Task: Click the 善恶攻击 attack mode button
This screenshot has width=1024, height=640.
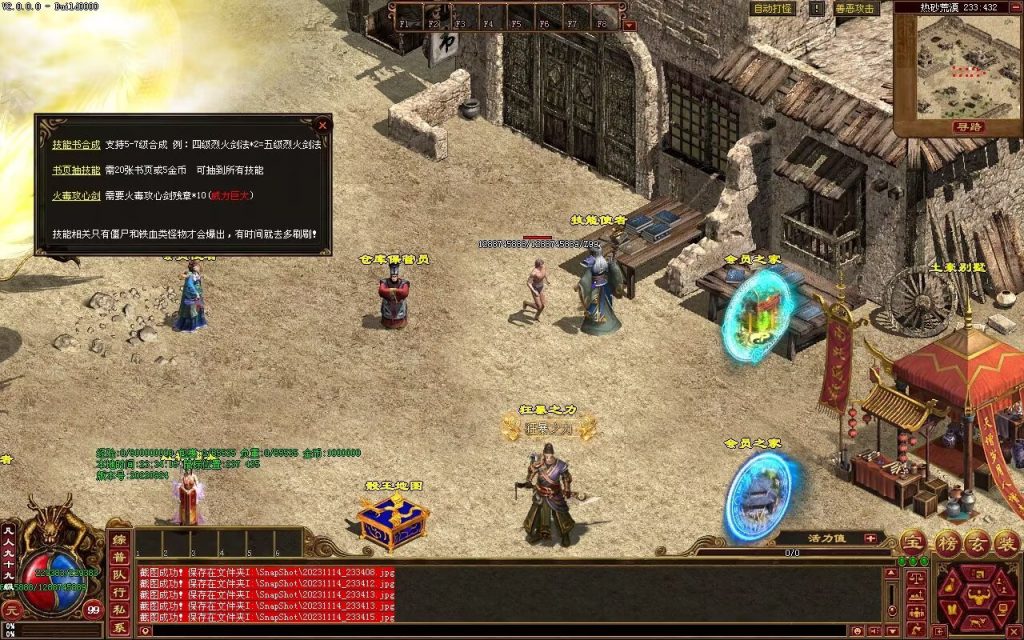Action: click(x=855, y=8)
